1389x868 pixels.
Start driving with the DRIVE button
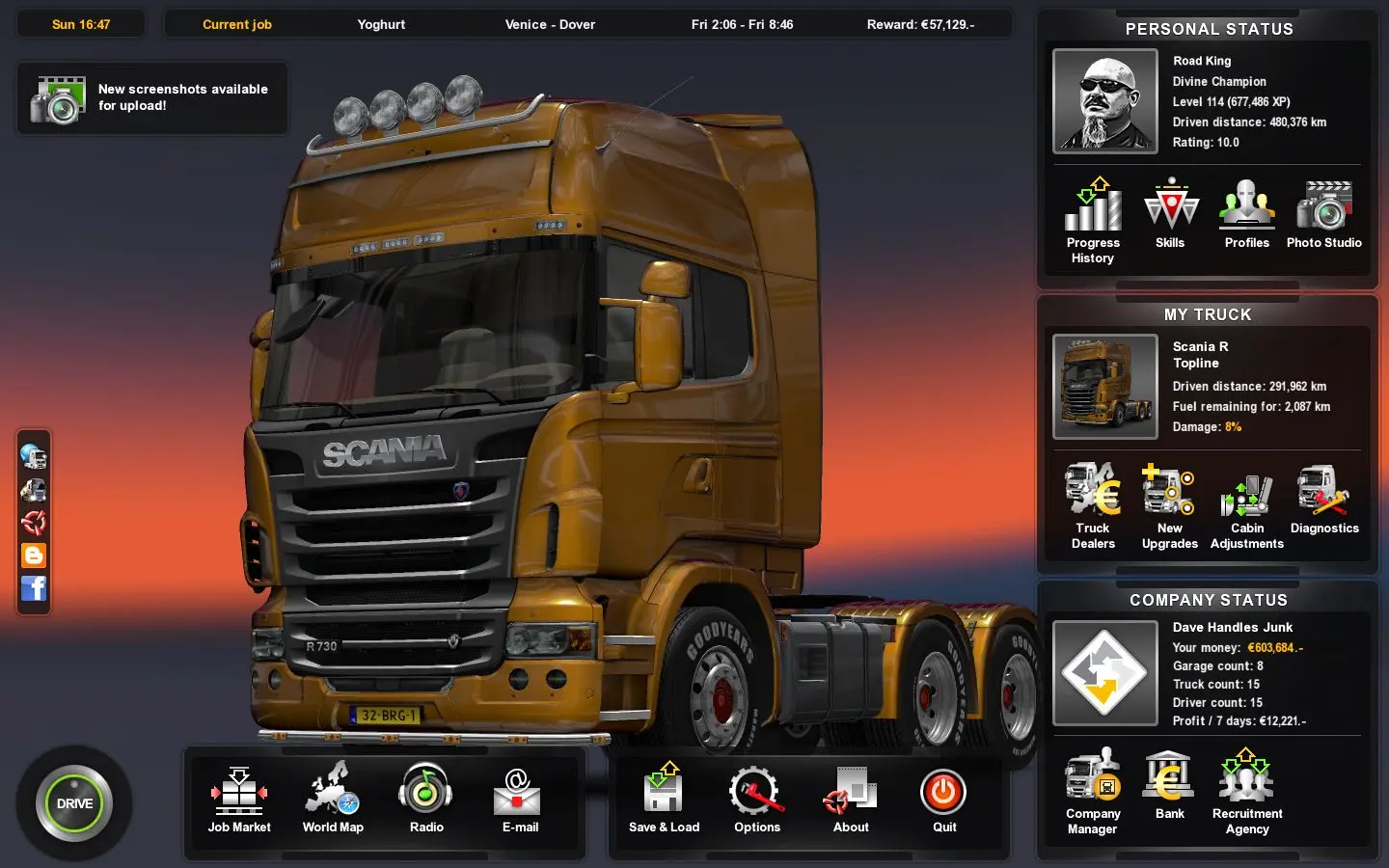[x=74, y=803]
